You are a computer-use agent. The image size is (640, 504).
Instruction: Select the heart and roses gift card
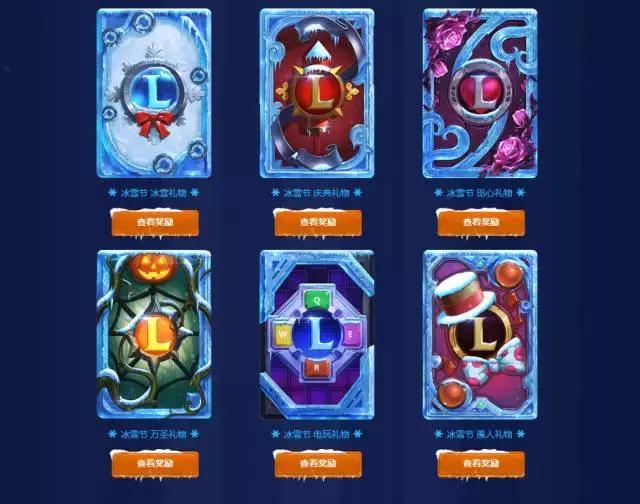coord(480,93)
